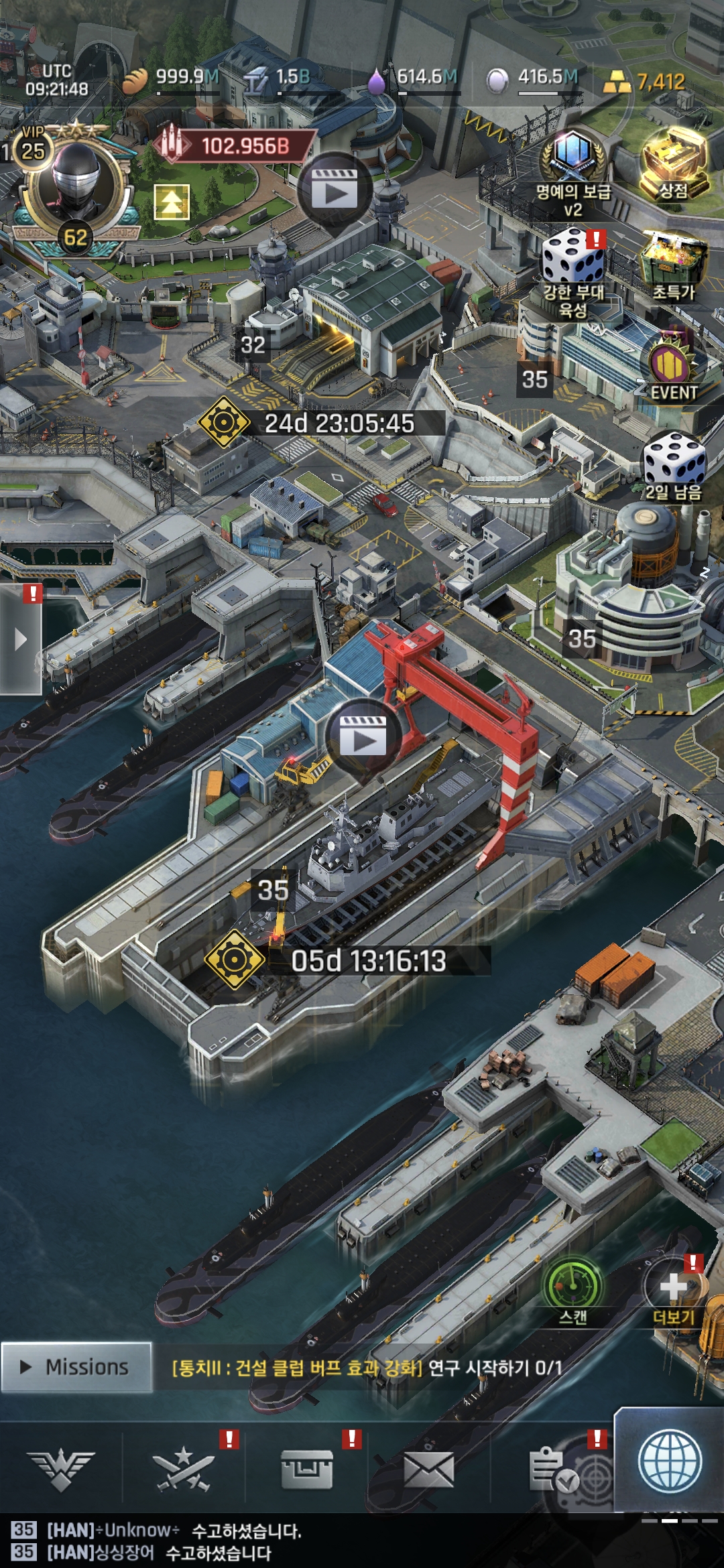The width and height of the screenshot is (724, 1568).
Task: Go to the world map globe
Action: (x=670, y=1462)
